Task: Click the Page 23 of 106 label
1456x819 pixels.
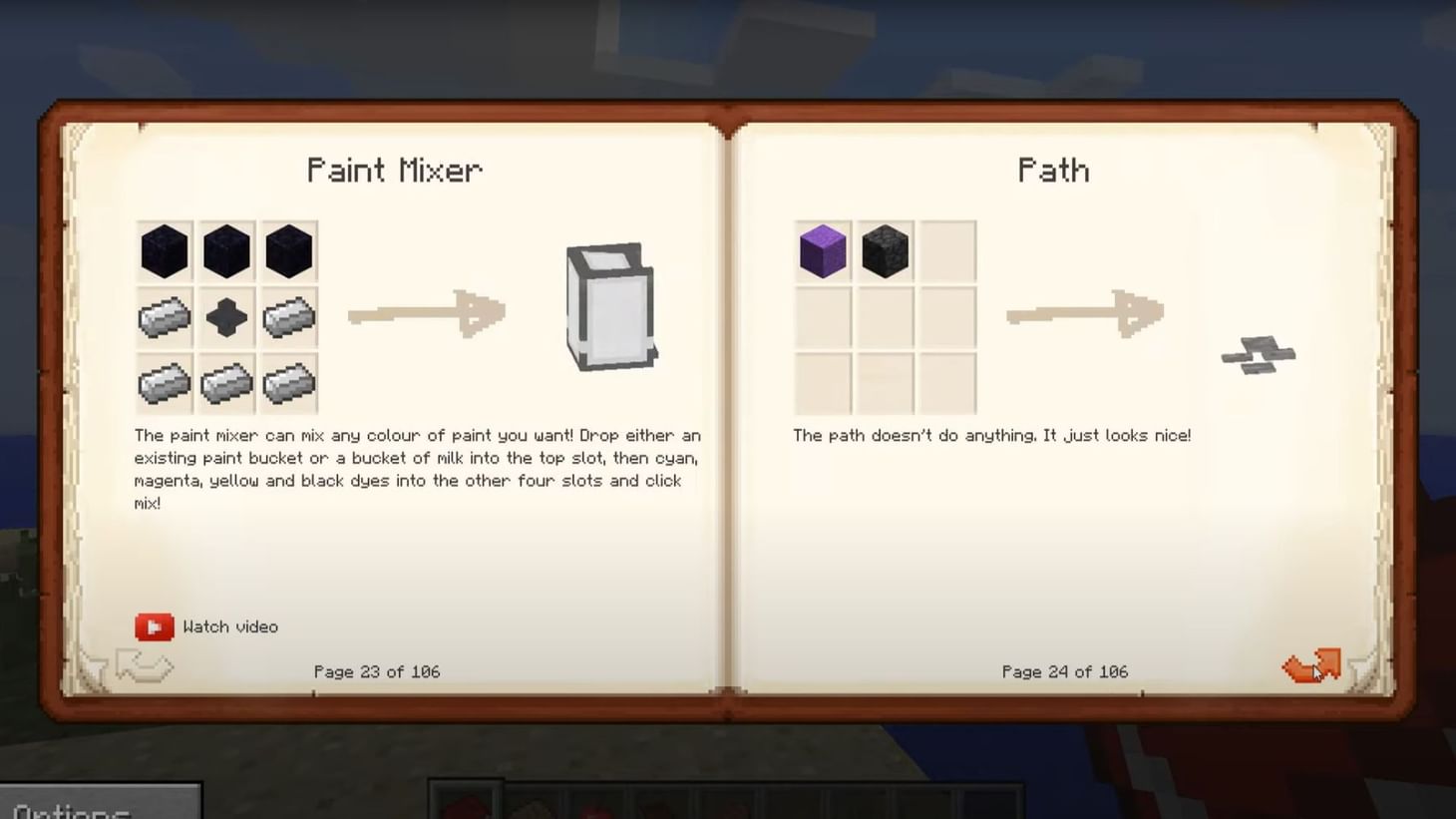Action: pos(376,671)
